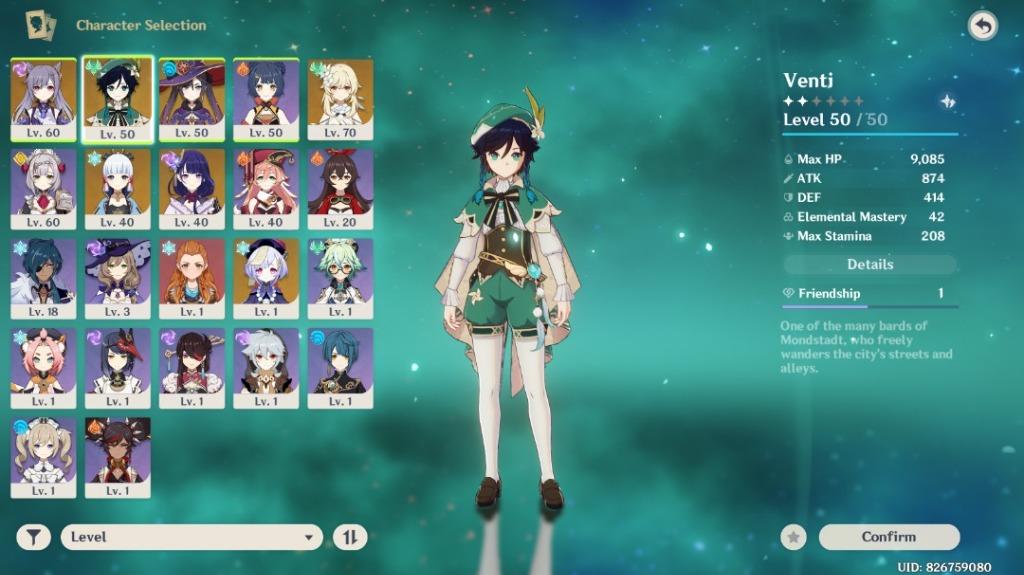Select Xiangling at Lv. 50
1024x575 pixels.
point(266,97)
